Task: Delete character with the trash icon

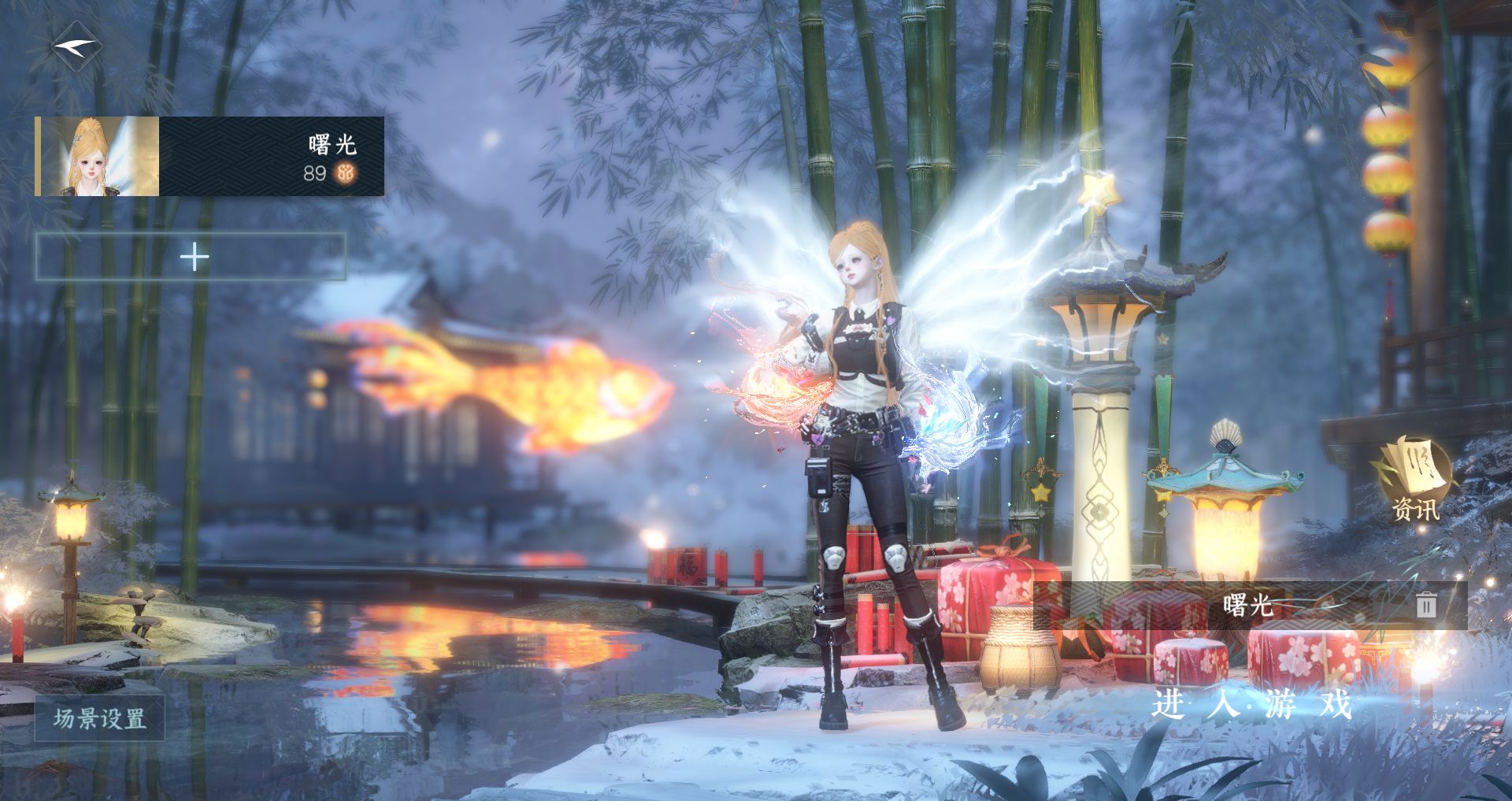Action: 1425,605
